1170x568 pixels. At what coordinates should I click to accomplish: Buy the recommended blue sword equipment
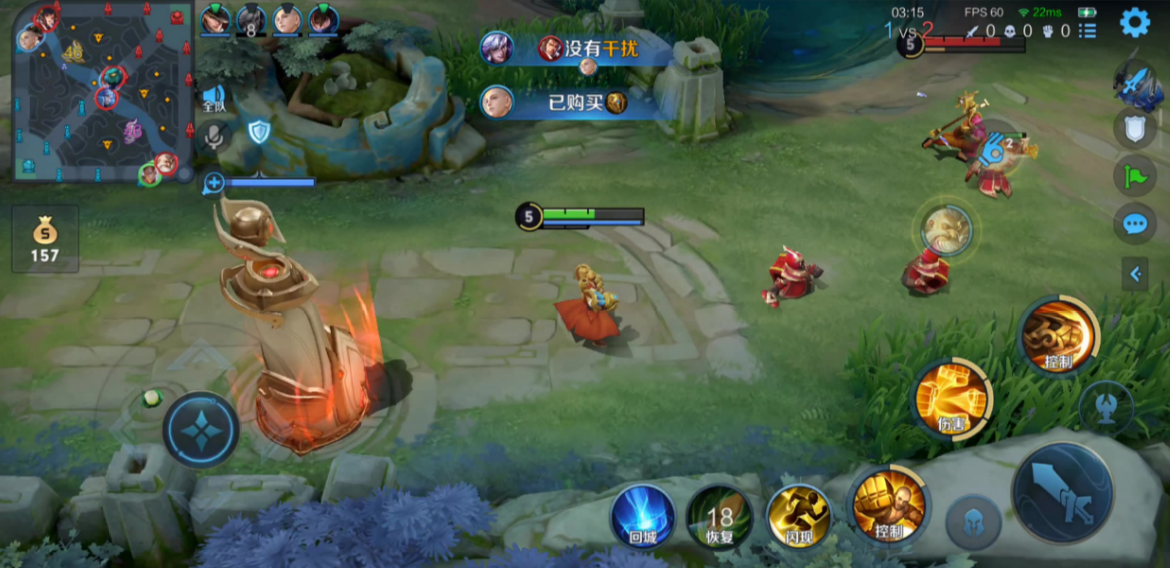(x=1136, y=83)
